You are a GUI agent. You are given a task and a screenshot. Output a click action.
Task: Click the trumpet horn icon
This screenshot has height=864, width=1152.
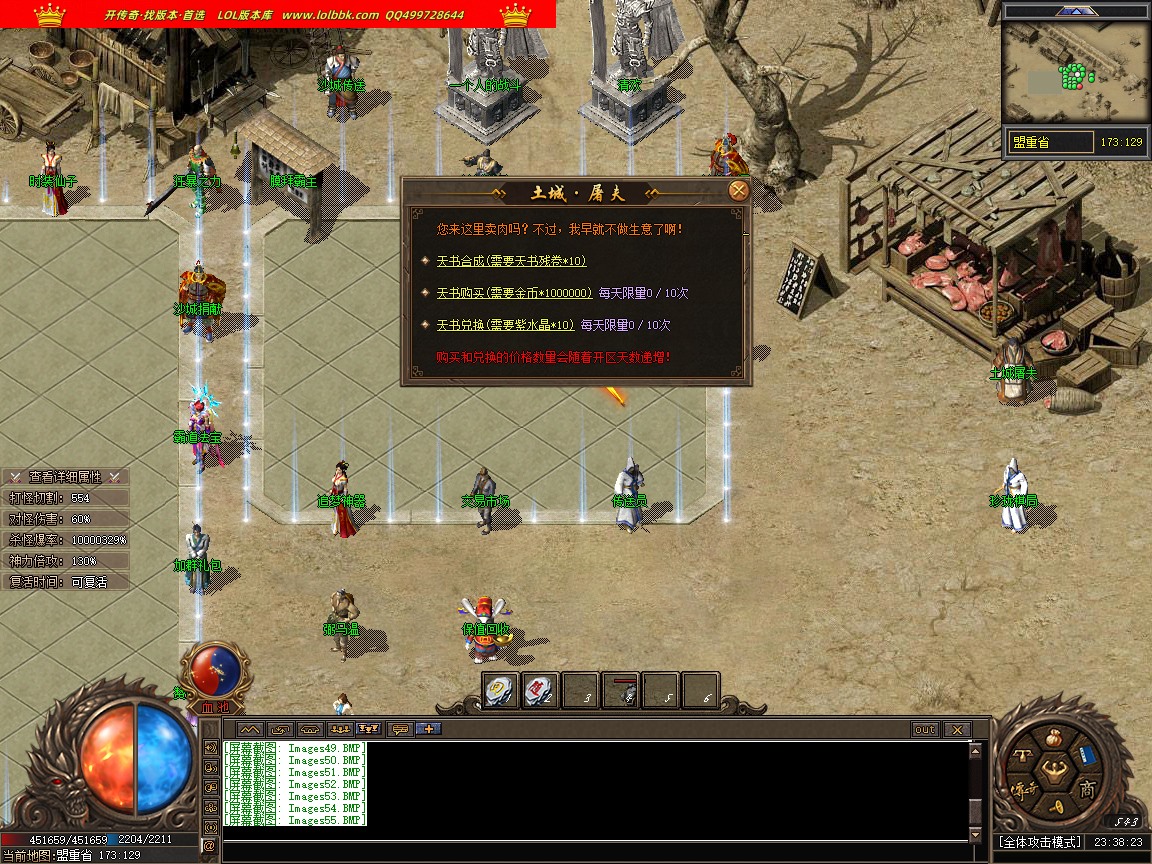pyautogui.click(x=1054, y=807)
